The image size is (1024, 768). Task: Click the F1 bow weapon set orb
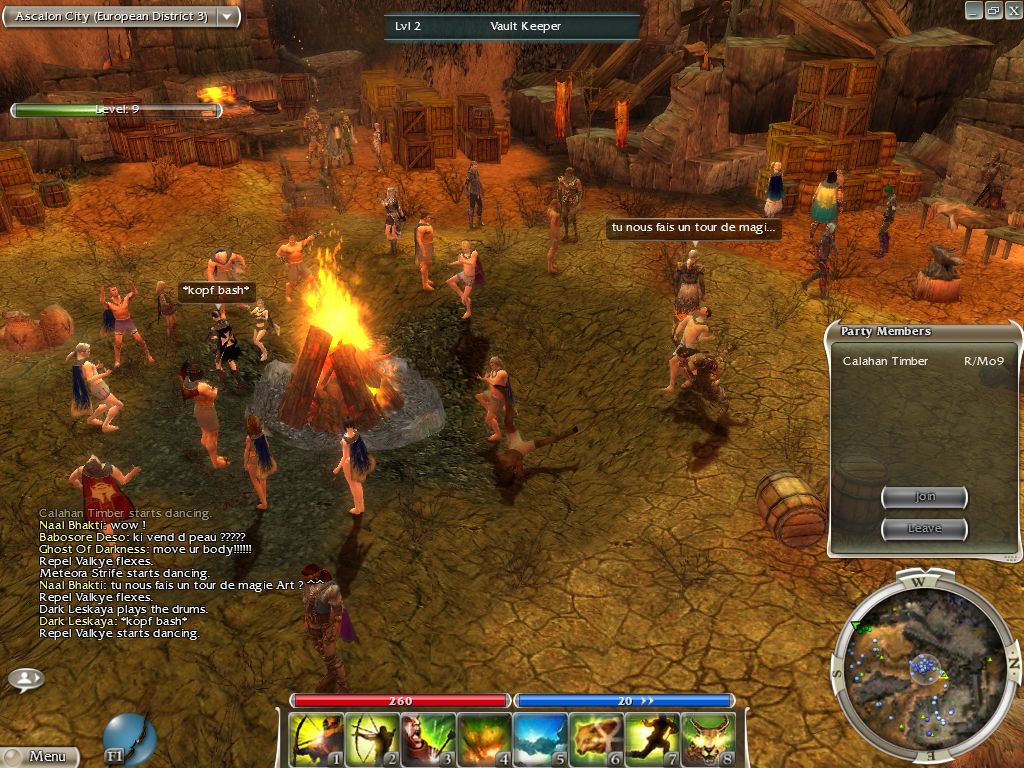click(x=129, y=739)
